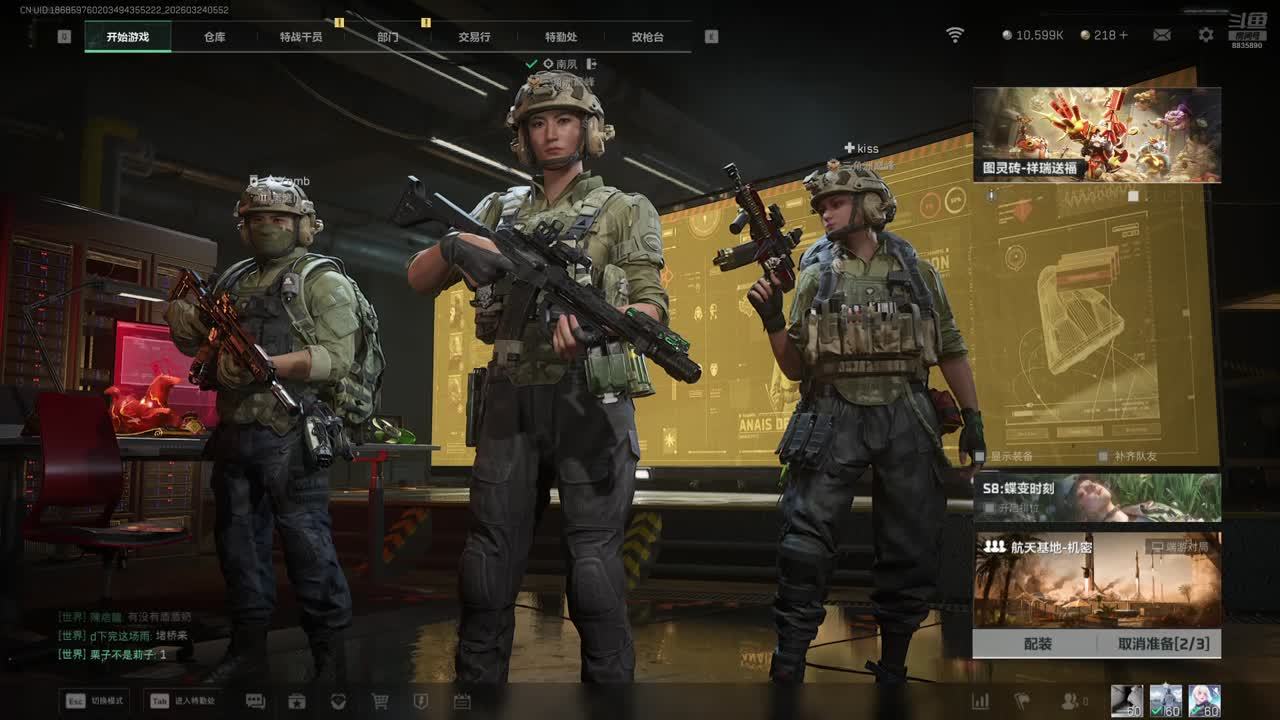Open the mail envelope icon
The width and height of the screenshot is (1280, 720).
(1162, 35)
